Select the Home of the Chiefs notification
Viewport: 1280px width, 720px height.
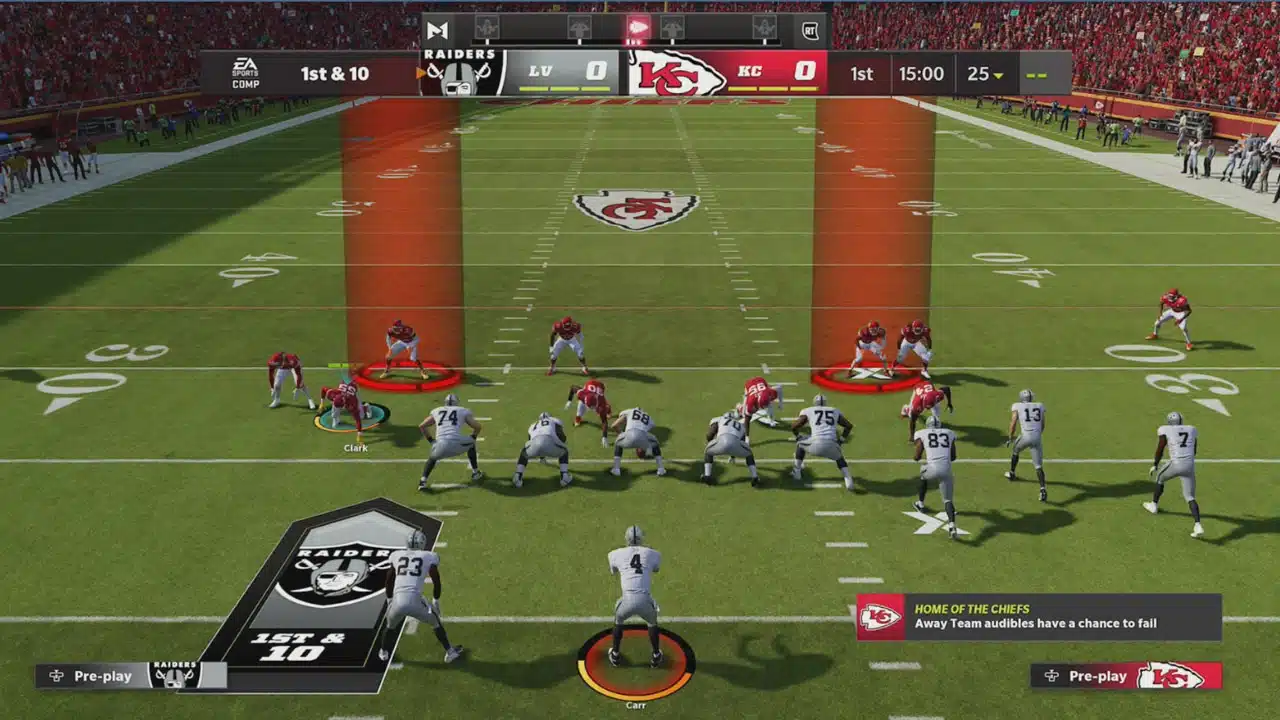1038,617
